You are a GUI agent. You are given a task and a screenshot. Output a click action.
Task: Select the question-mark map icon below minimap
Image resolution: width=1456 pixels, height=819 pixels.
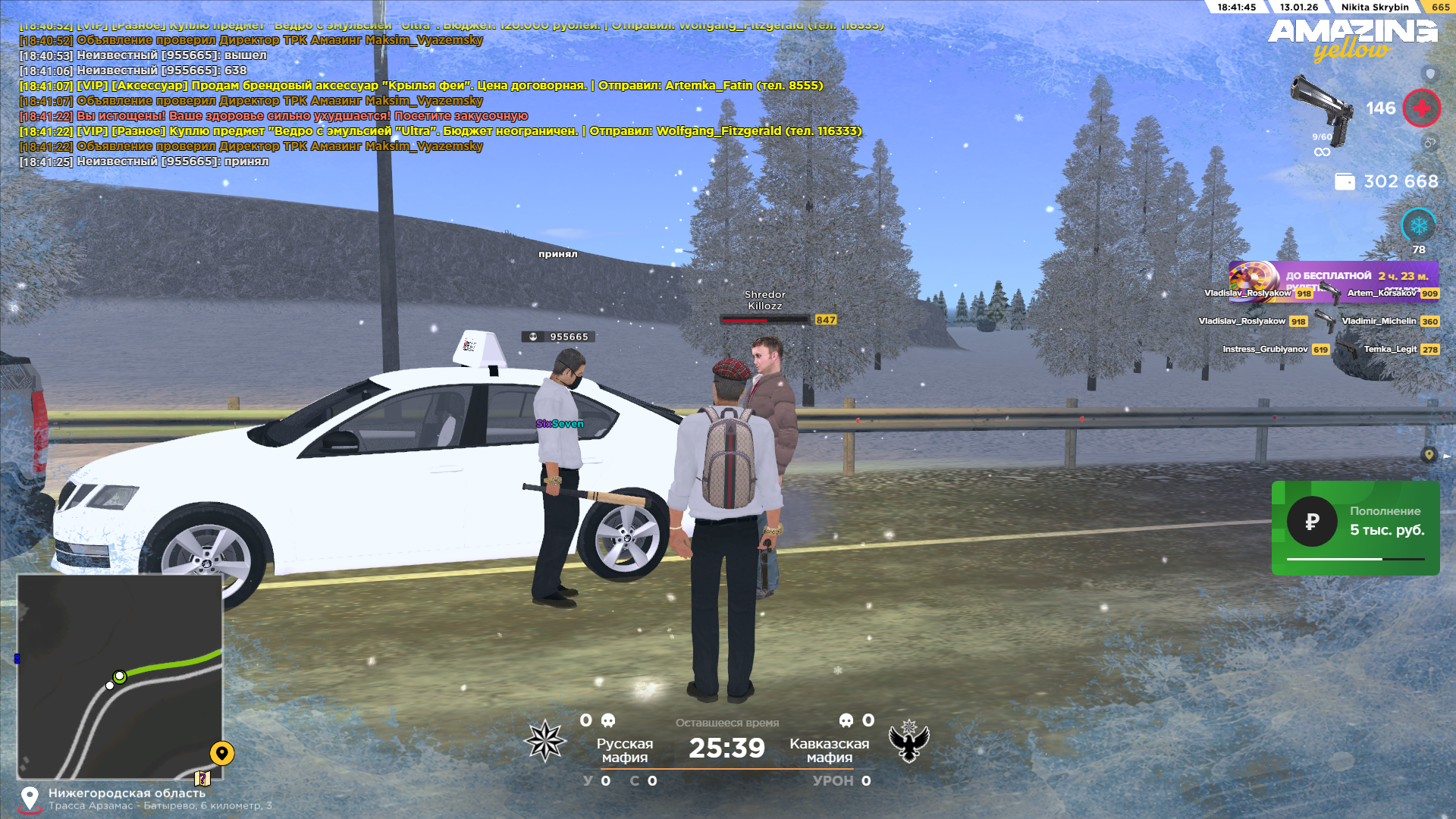[x=202, y=778]
